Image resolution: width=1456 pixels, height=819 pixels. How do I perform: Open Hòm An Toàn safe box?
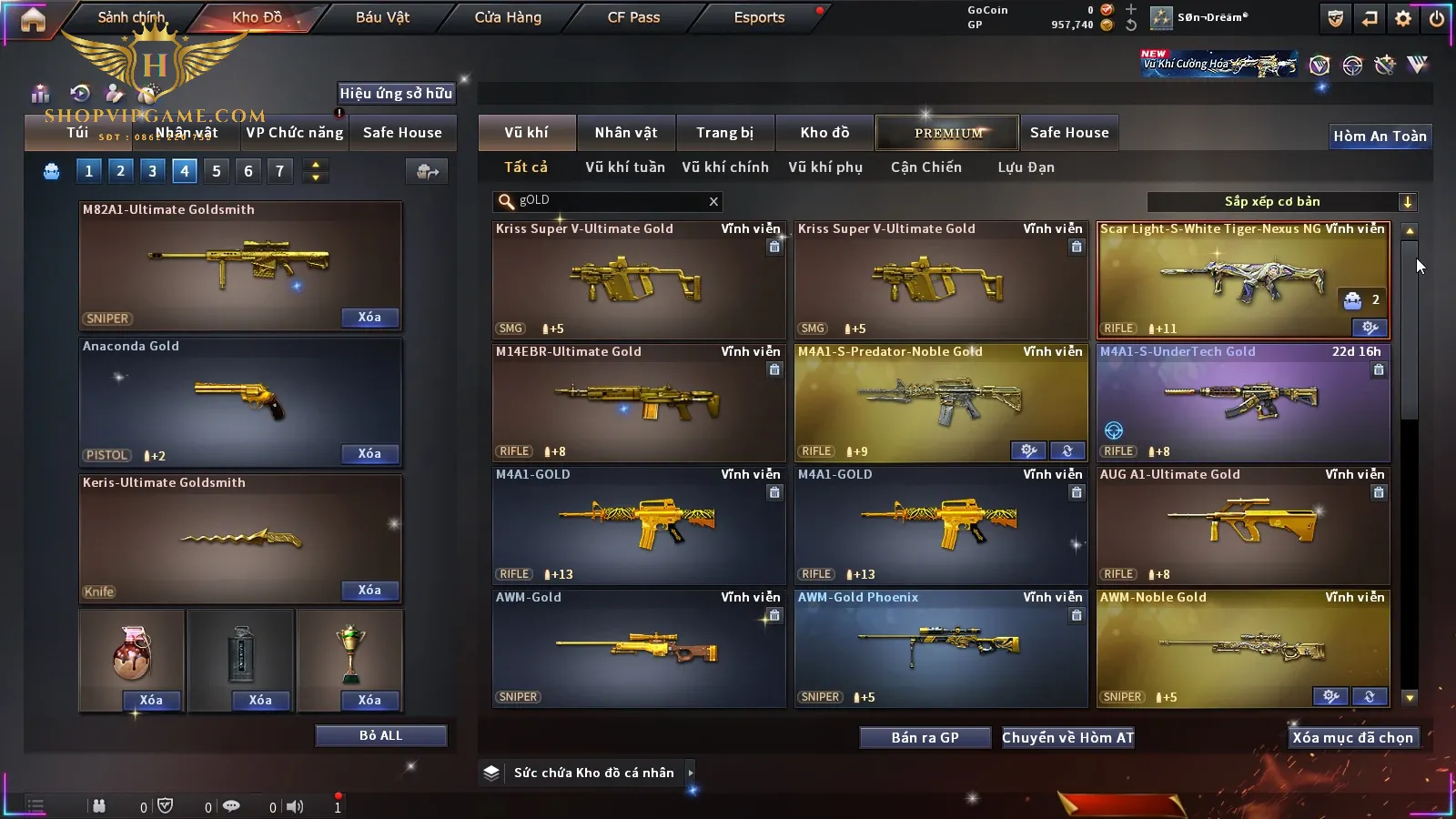point(1380,136)
